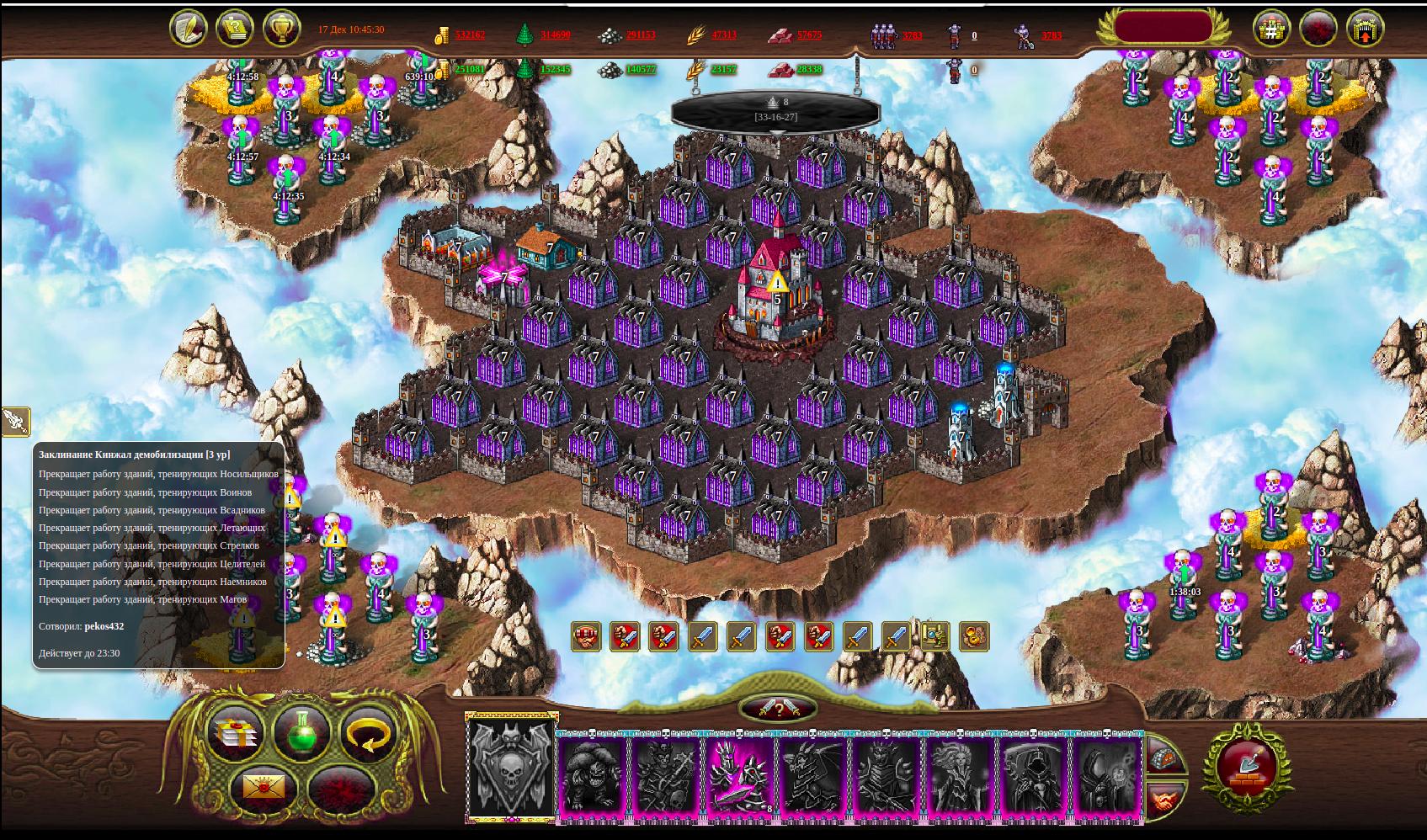The width and height of the screenshot is (1427, 840).
Task: Open the sealed envelope mail
Action: 263,789
